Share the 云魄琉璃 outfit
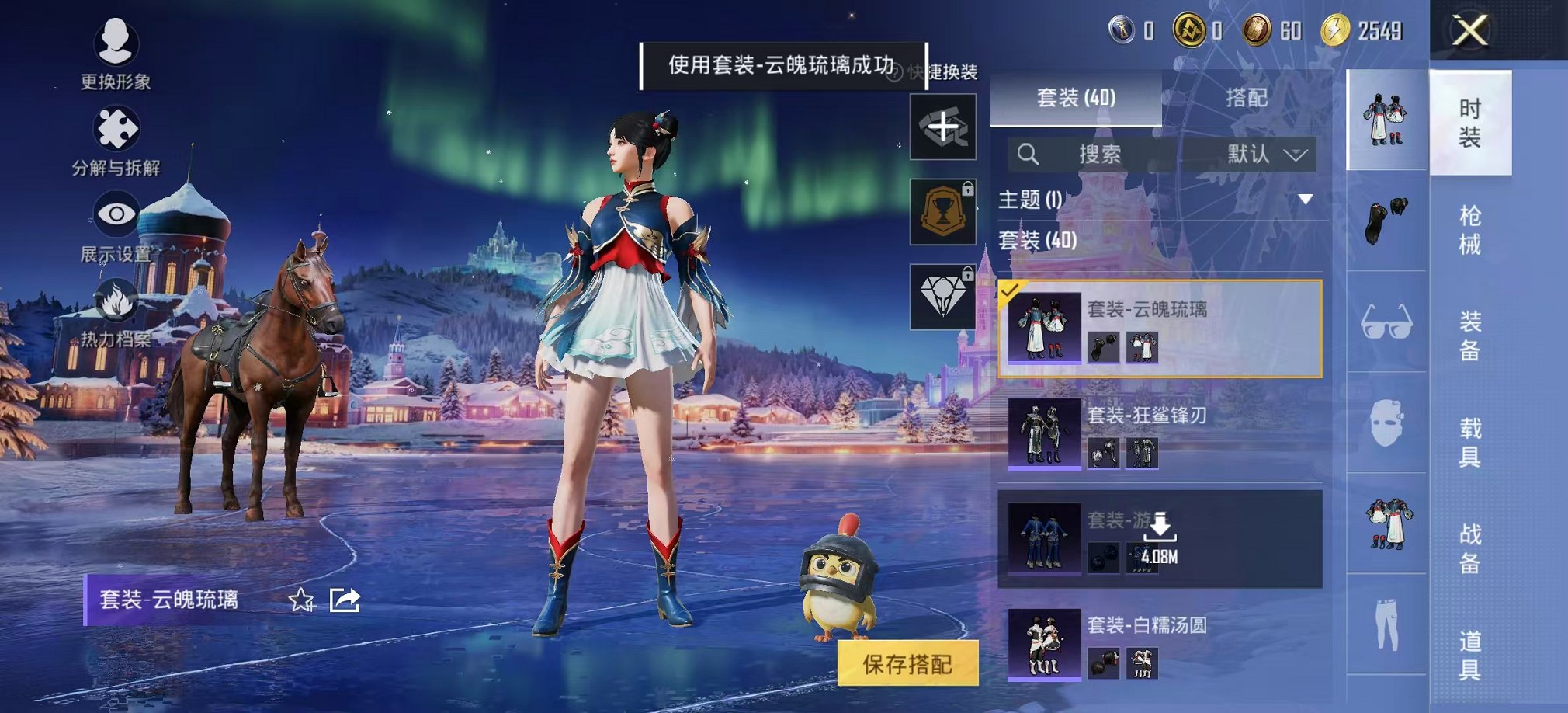Viewport: 1568px width, 713px height. [345, 600]
